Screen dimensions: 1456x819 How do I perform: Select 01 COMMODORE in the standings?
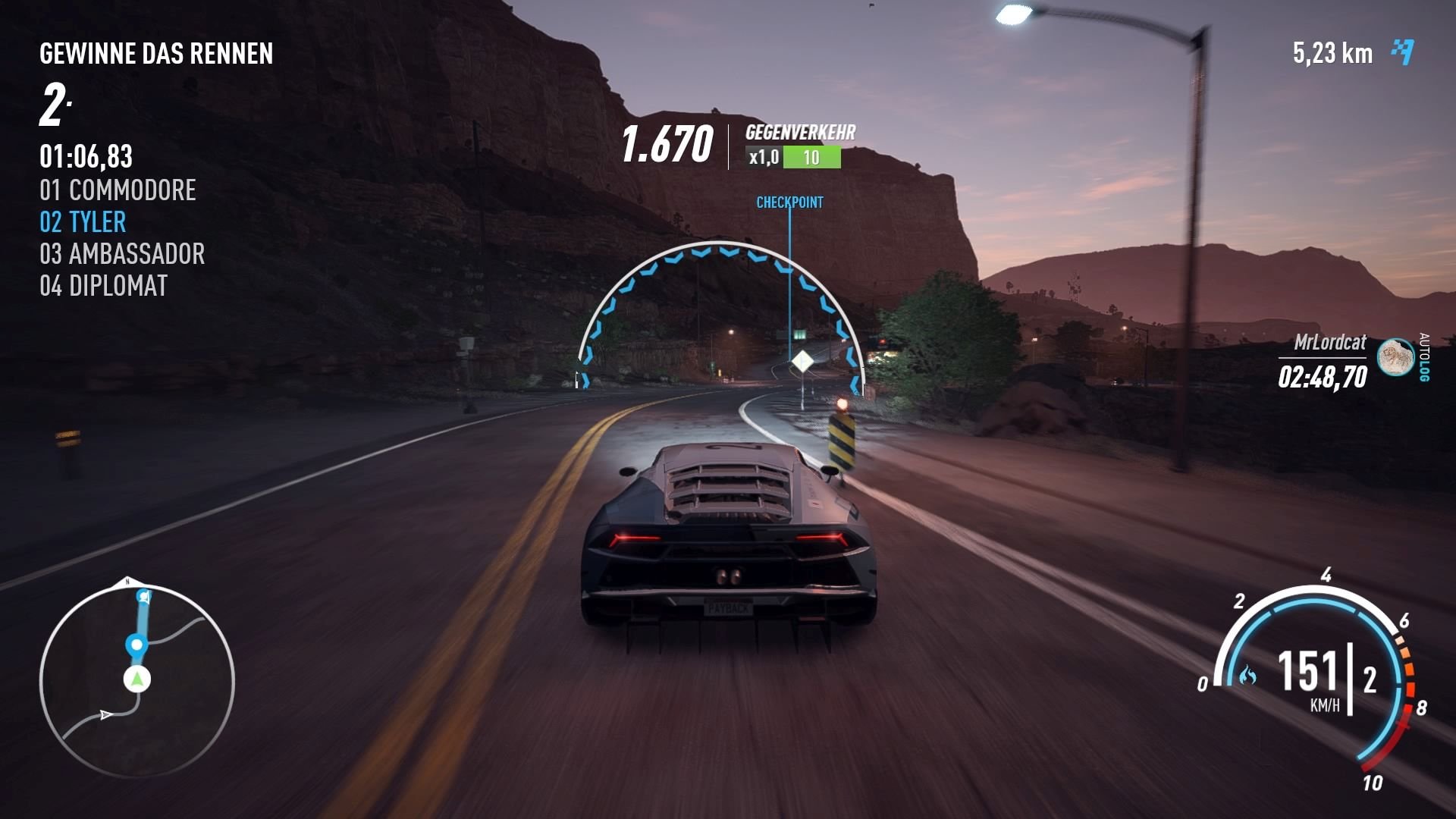[118, 190]
